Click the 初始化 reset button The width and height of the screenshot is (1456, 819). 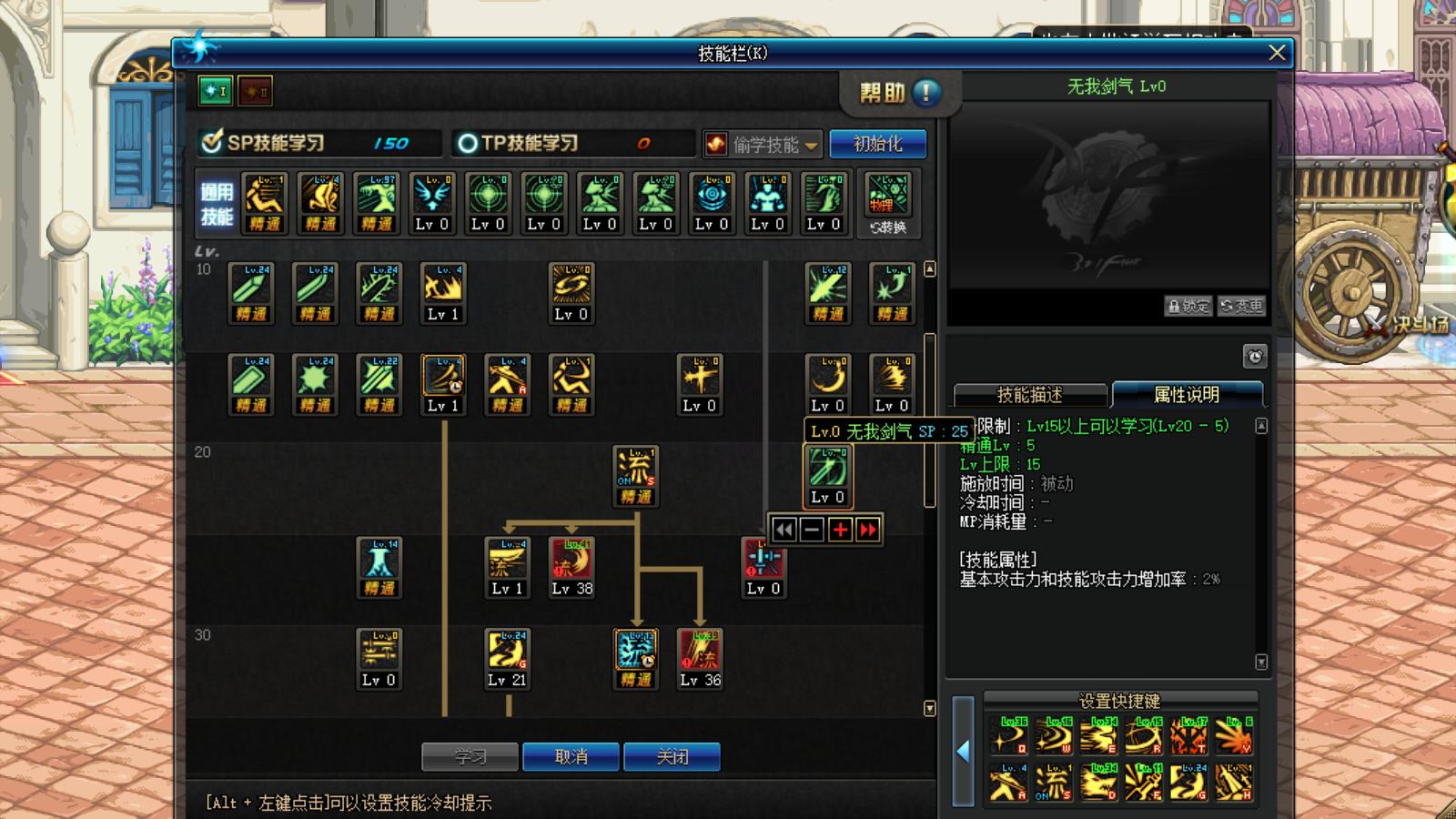pyautogui.click(x=875, y=143)
